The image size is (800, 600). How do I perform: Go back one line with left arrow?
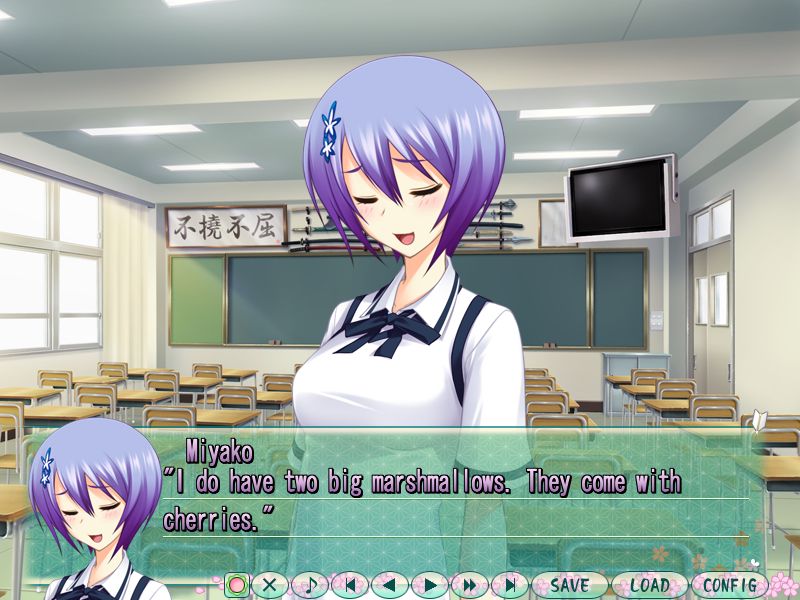point(389,585)
